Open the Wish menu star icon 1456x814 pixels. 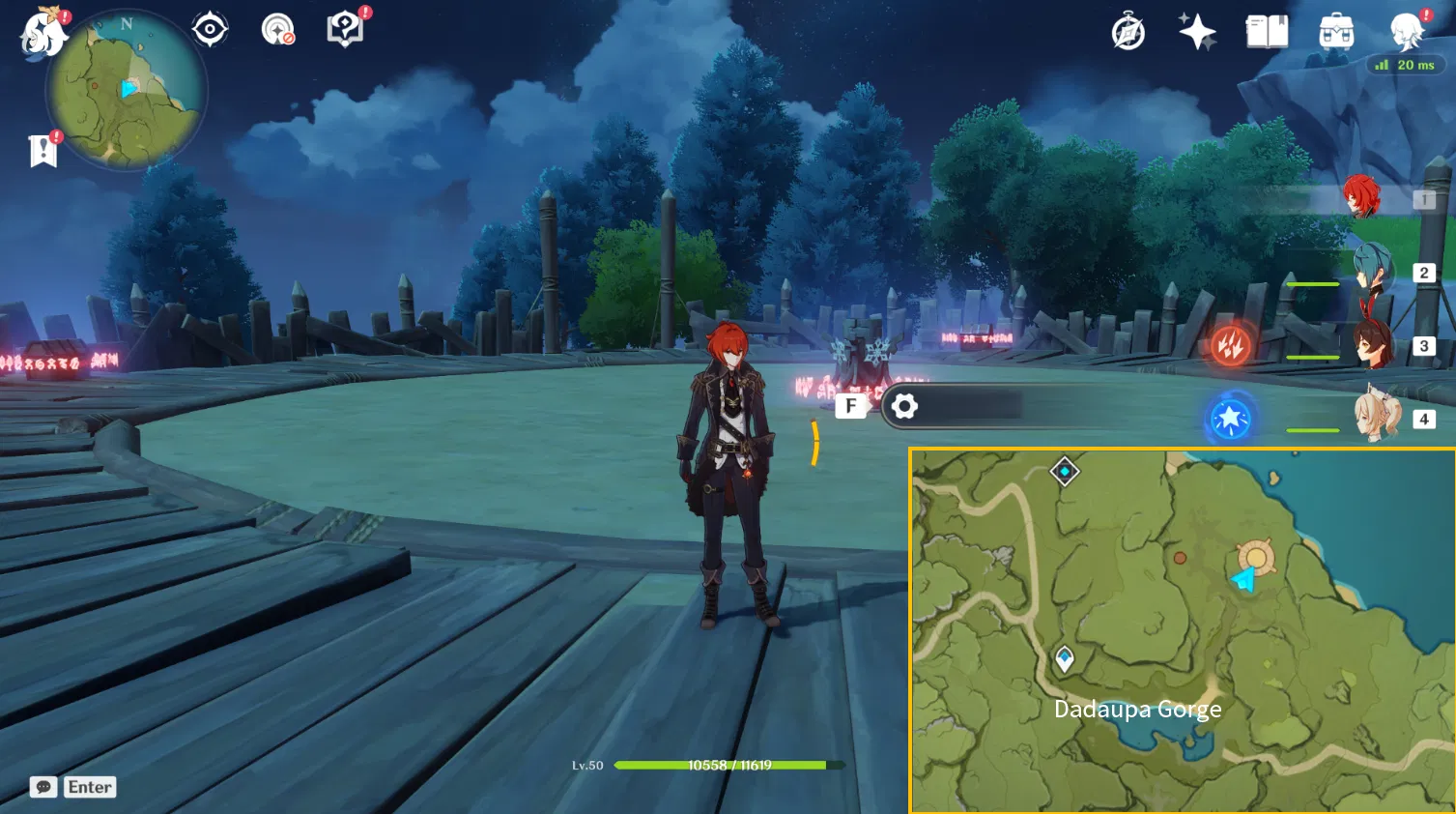coord(1196,32)
